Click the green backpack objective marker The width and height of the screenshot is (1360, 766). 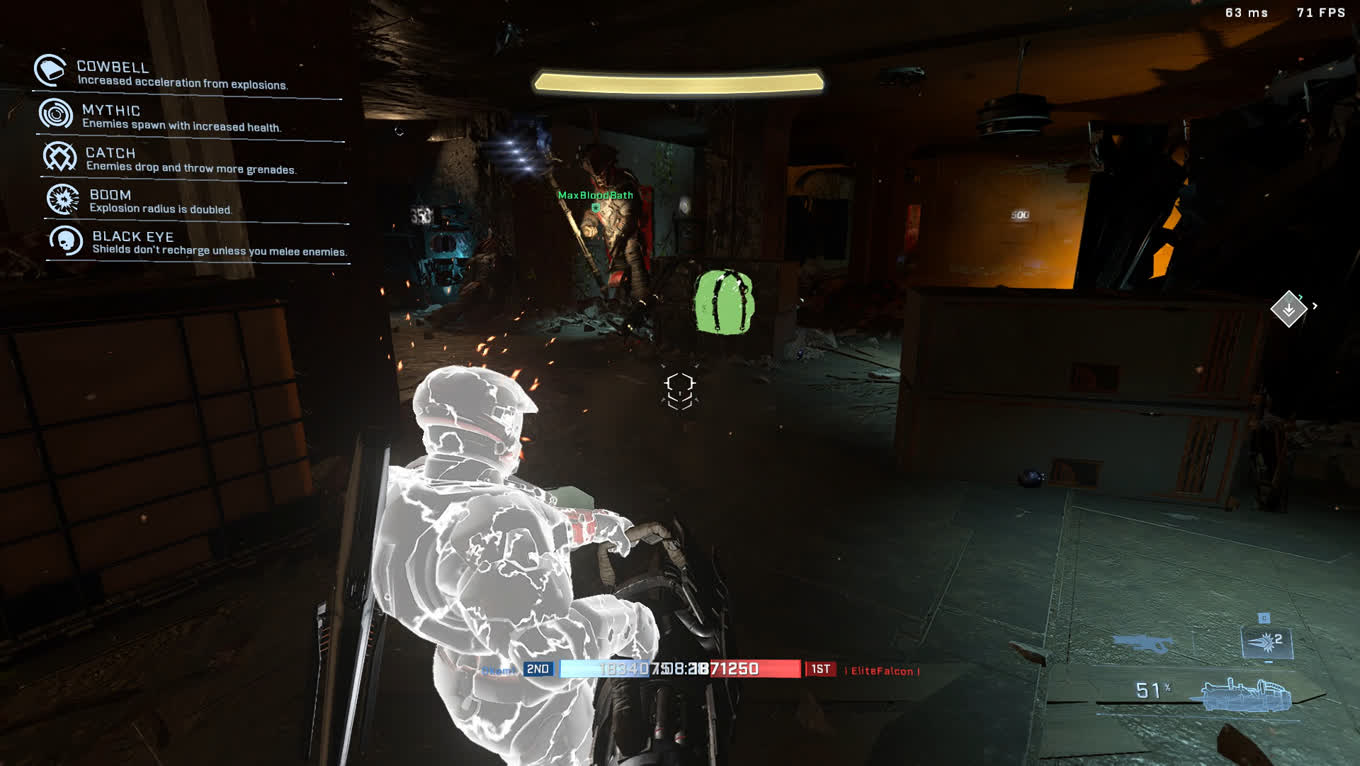click(x=724, y=300)
